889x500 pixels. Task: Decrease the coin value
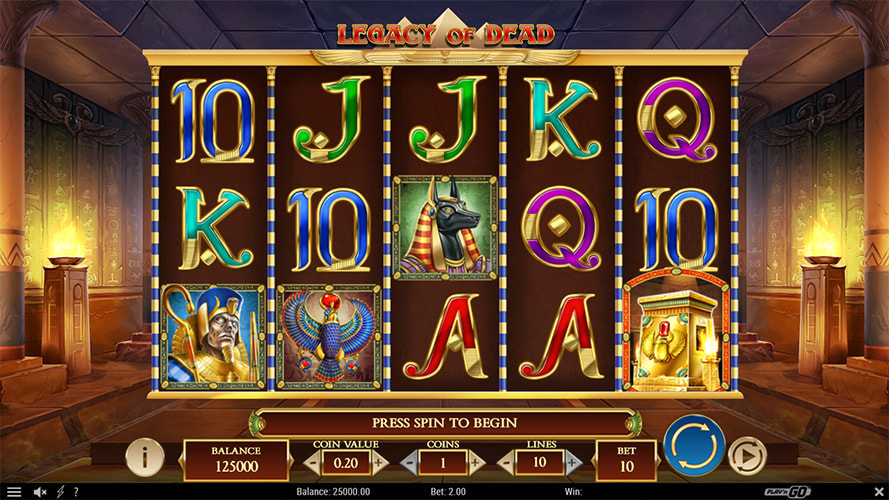click(x=313, y=462)
